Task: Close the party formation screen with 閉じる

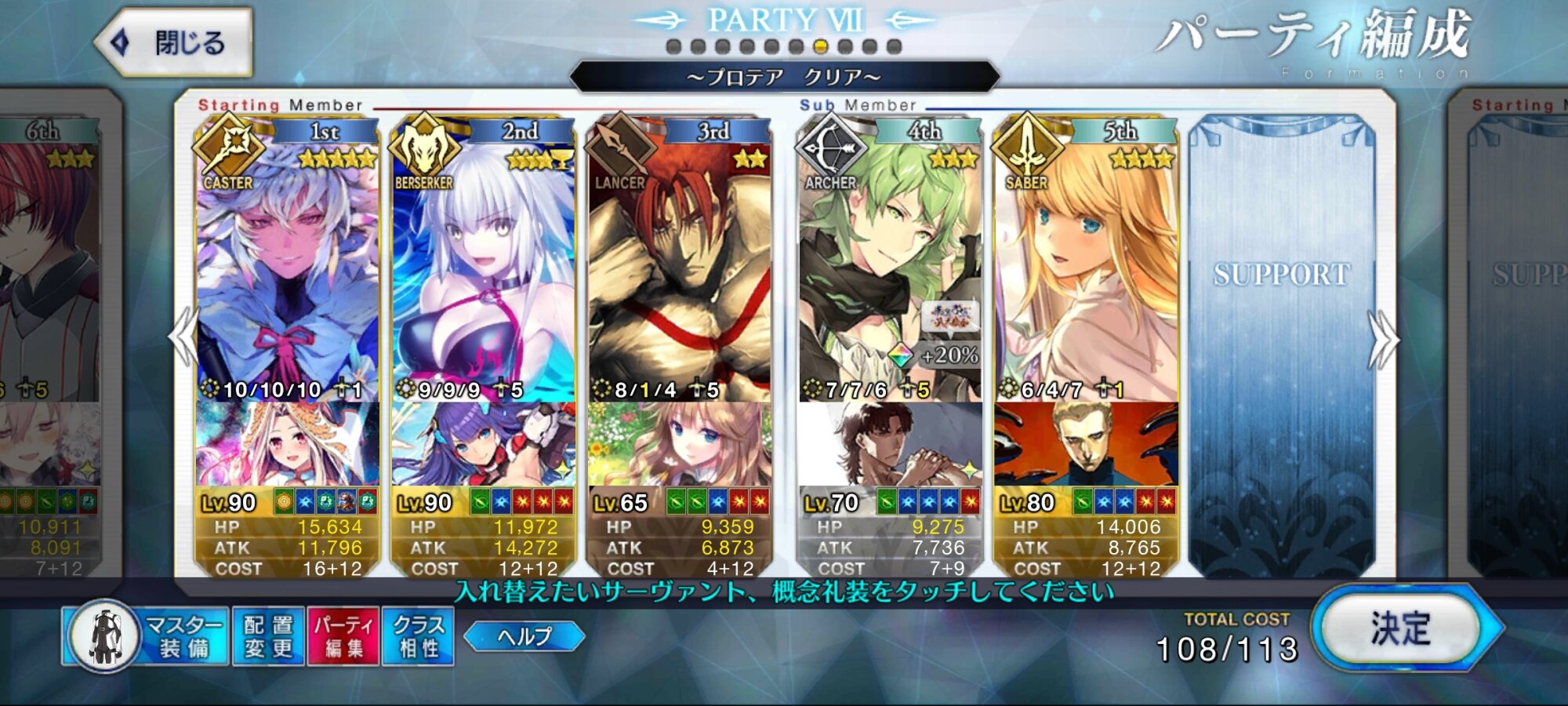Action: coord(174,42)
